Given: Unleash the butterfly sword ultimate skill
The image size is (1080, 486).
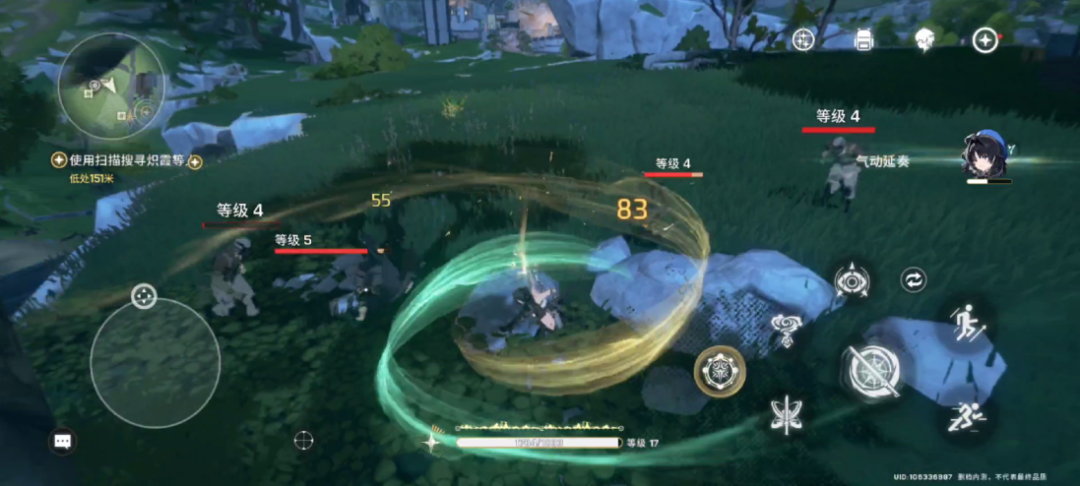Looking at the screenshot, I should click(x=788, y=413).
